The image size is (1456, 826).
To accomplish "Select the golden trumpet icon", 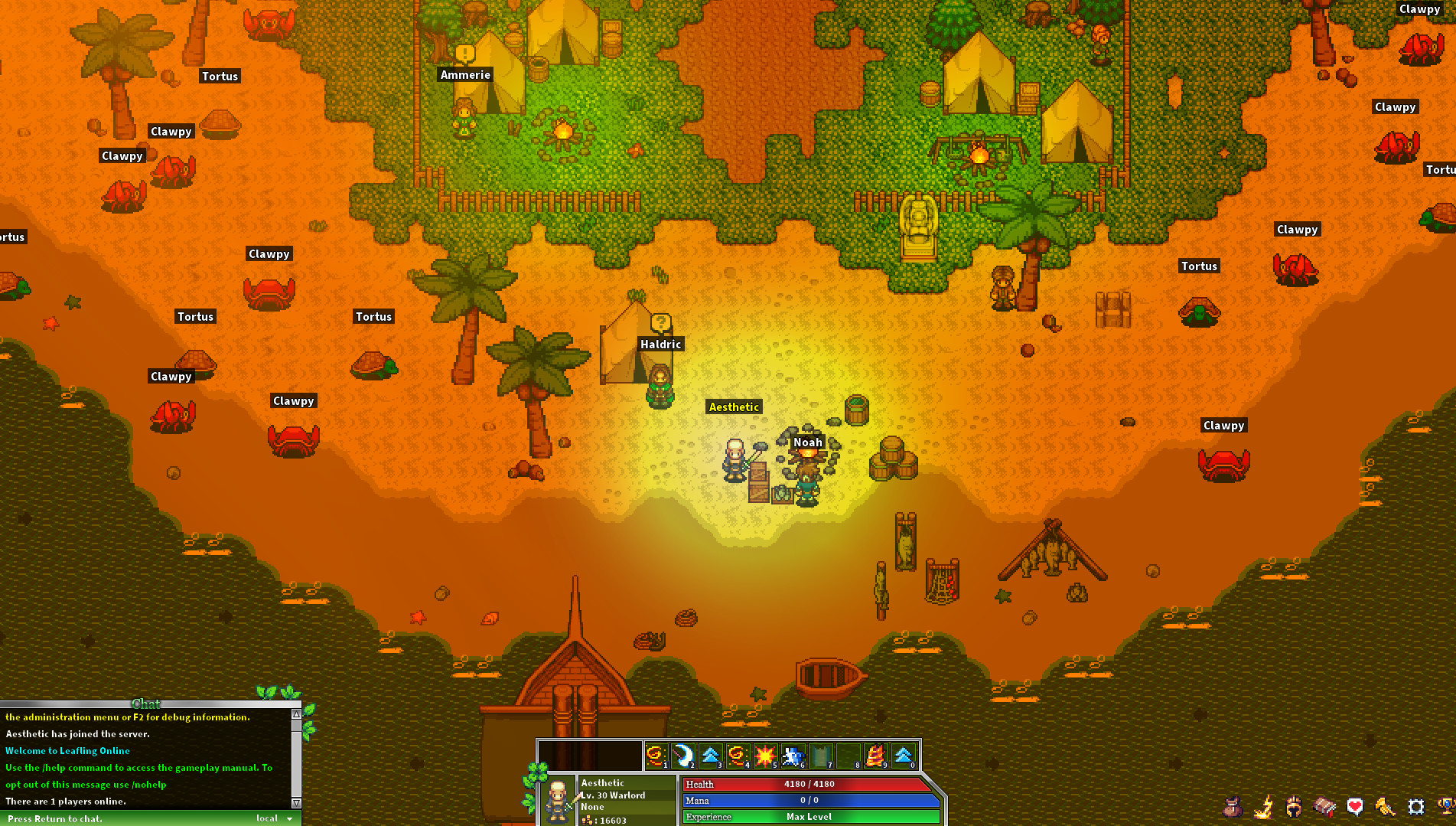I will [1385, 806].
